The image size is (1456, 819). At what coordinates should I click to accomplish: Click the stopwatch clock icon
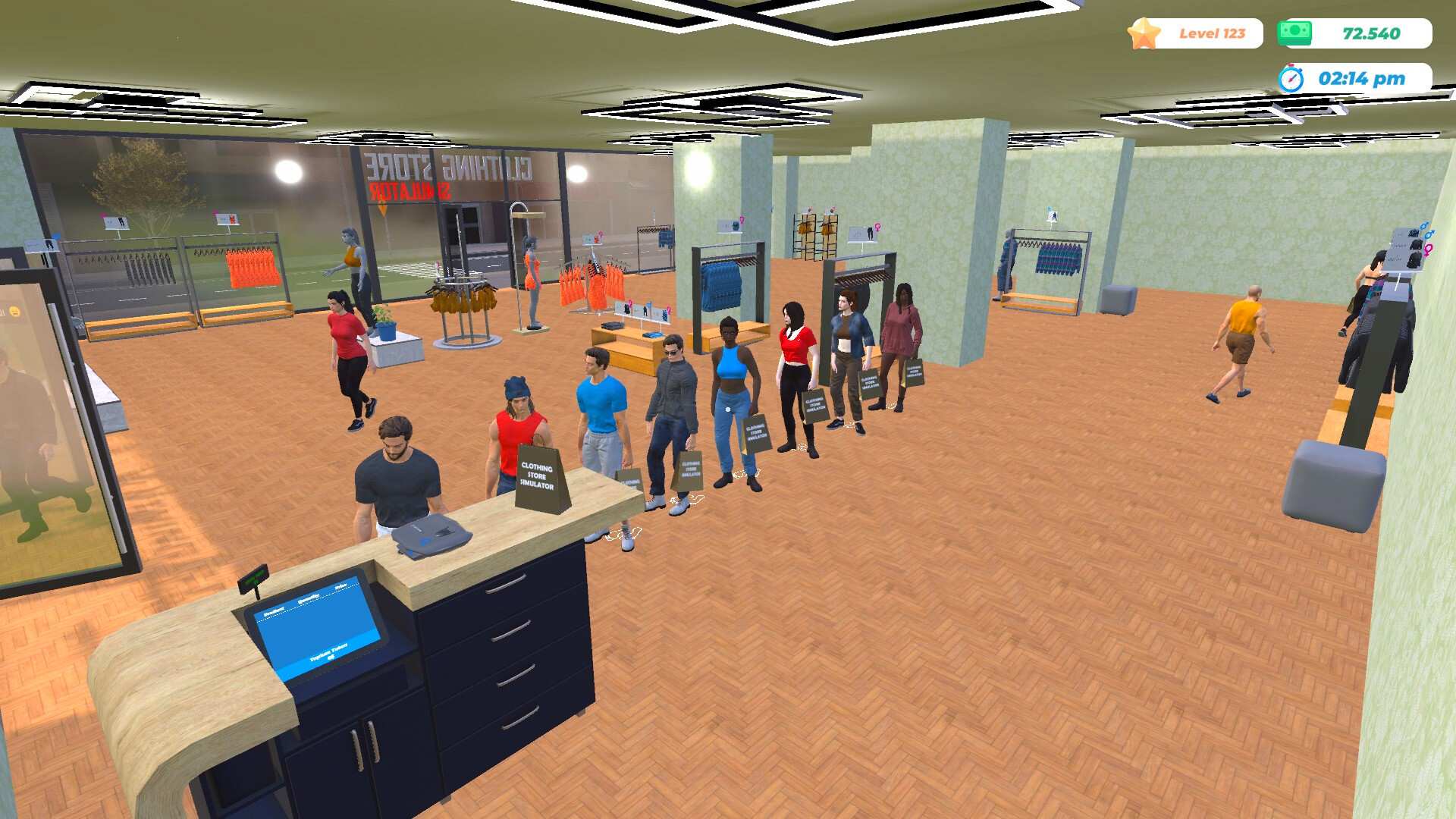tap(1292, 77)
